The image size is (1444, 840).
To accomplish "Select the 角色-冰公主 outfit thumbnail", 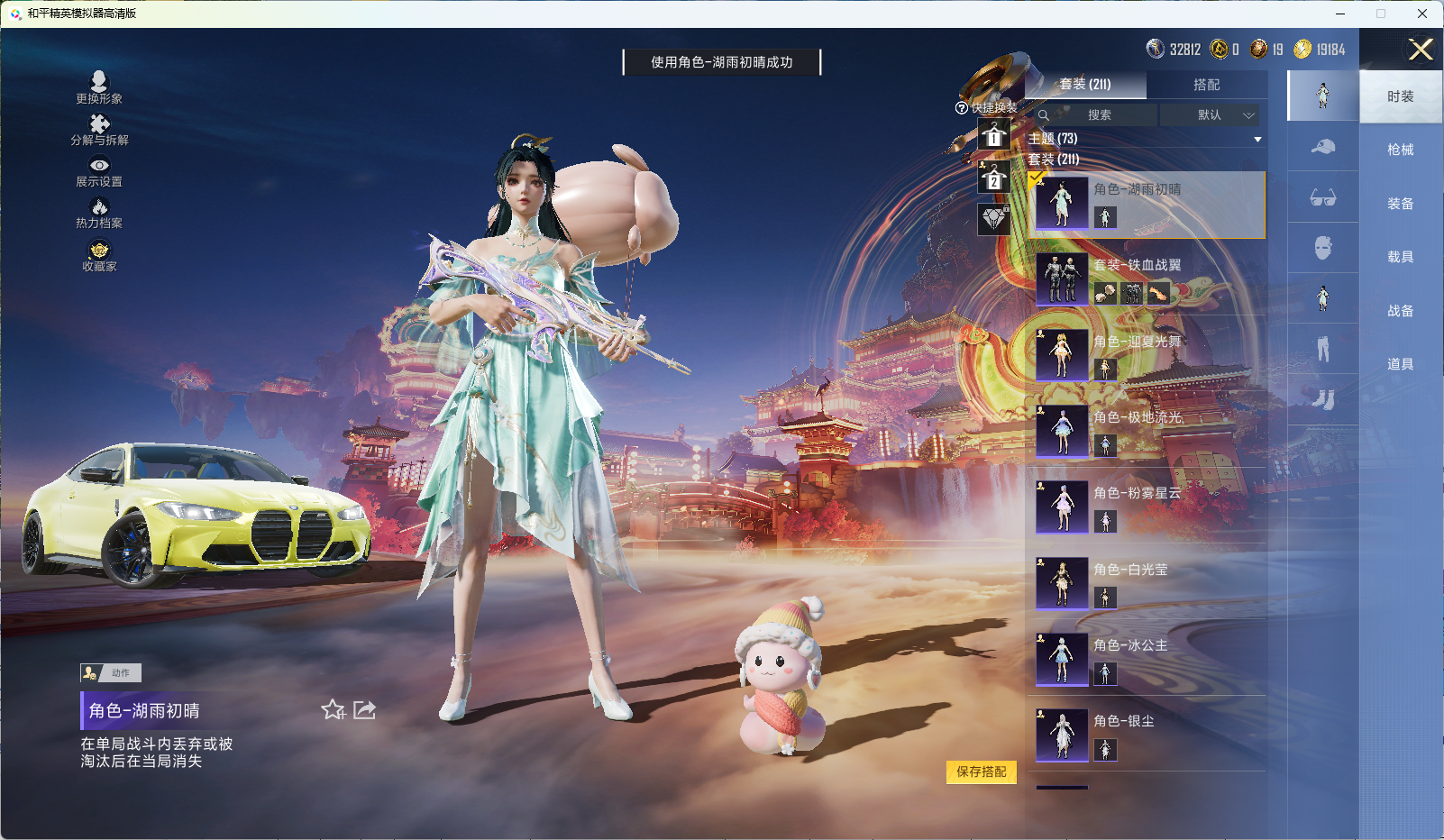I will [1062, 658].
